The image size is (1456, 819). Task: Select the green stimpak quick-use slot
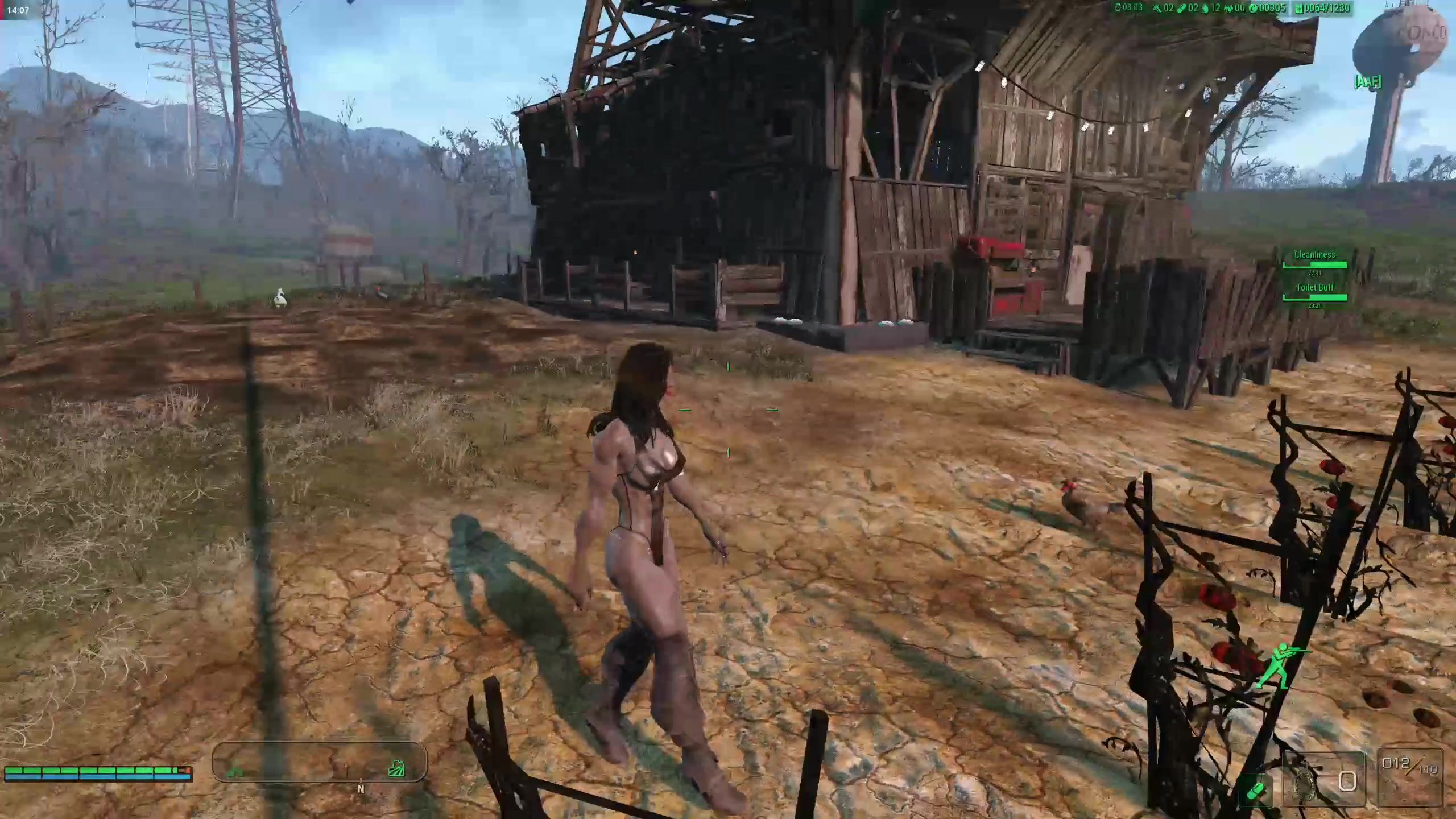pyautogui.click(x=1255, y=789)
